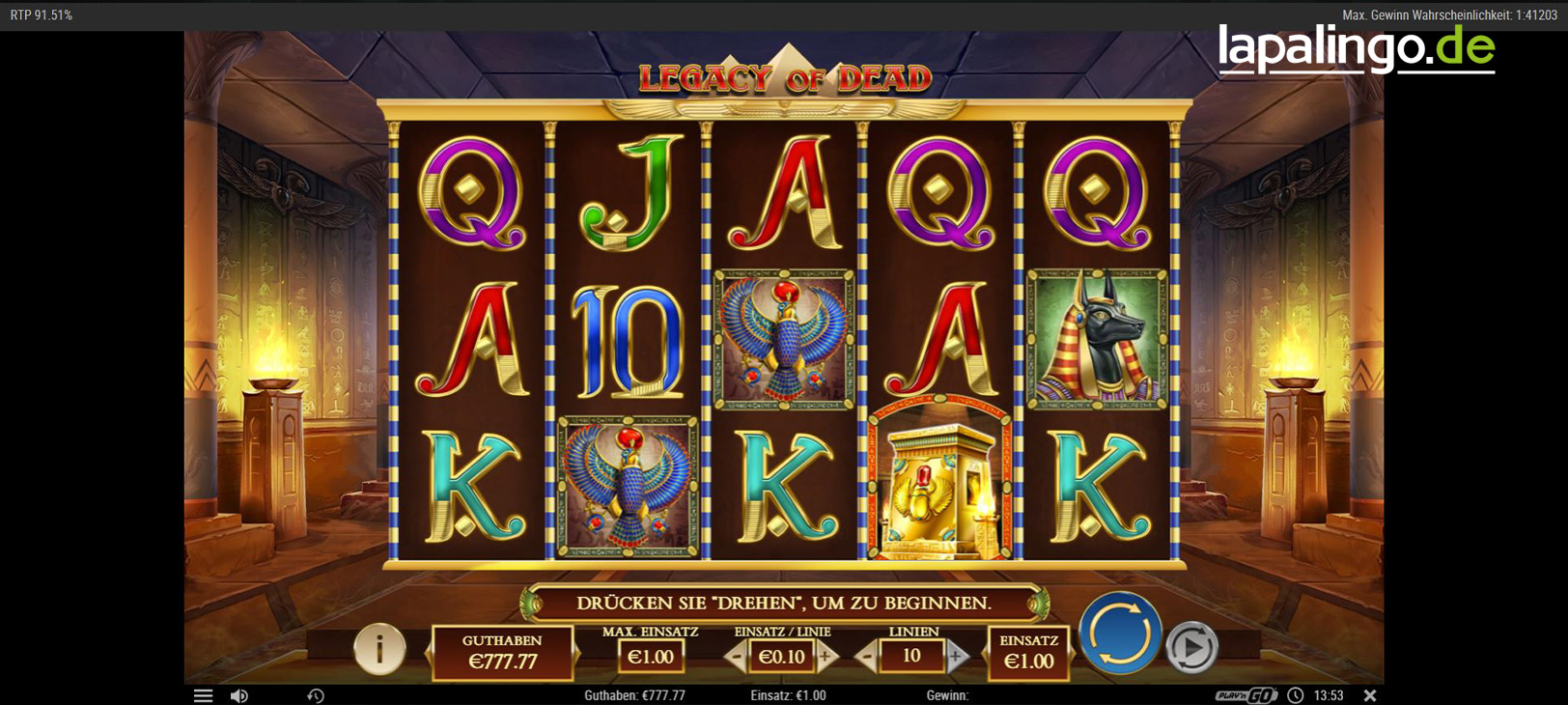The height and width of the screenshot is (705, 1568).
Task: Decrease Einsatz/Linie with the left arrow
Action: [736, 654]
